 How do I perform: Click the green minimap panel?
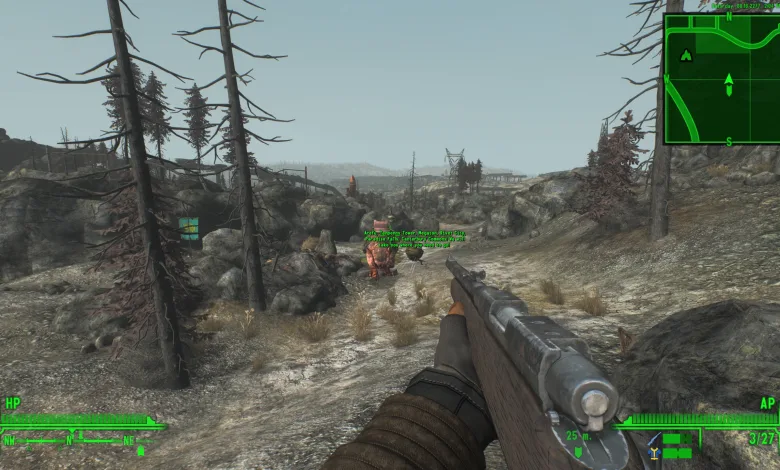click(721, 78)
